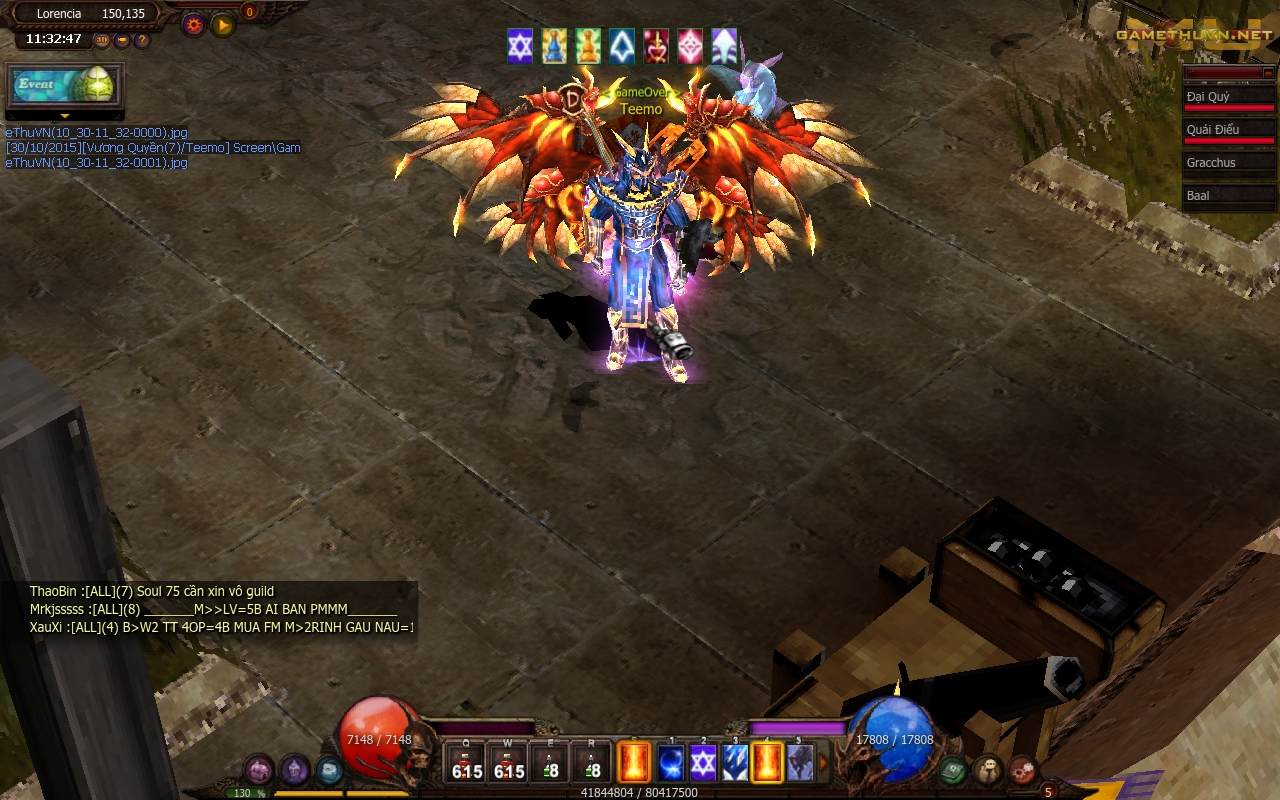
Task: Use the Q potion slot
Action: pyautogui.click(x=466, y=763)
